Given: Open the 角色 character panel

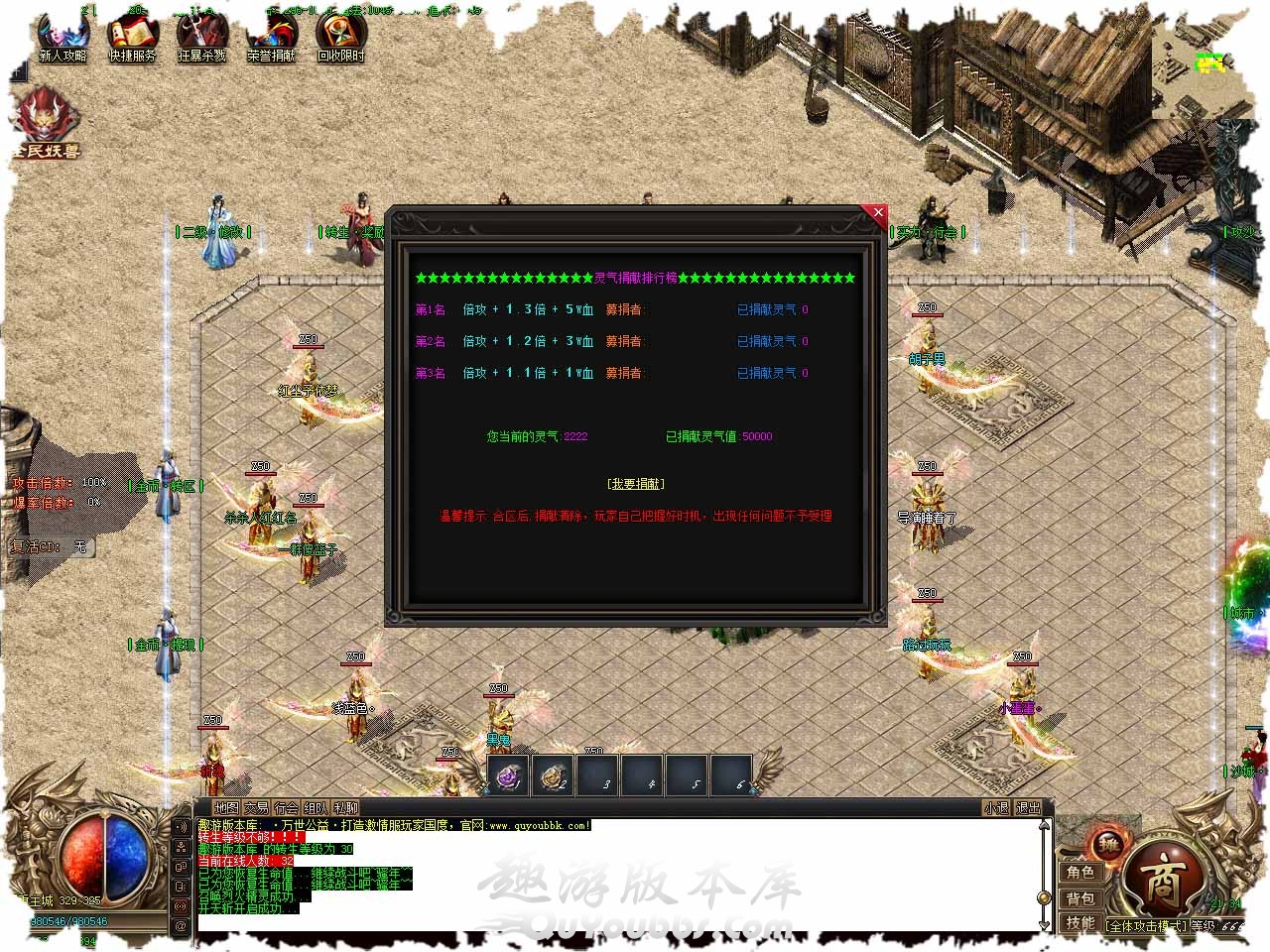Looking at the screenshot, I should (1080, 873).
